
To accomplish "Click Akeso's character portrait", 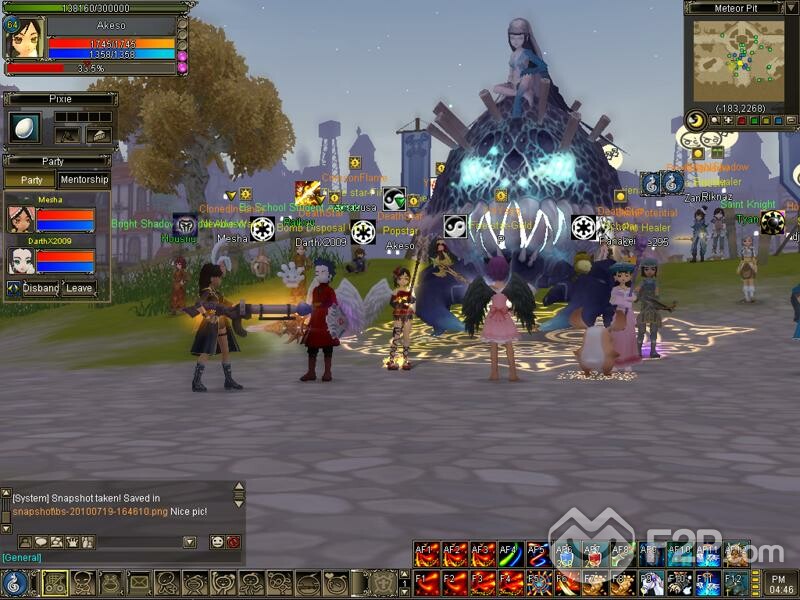I will (x=27, y=39).
